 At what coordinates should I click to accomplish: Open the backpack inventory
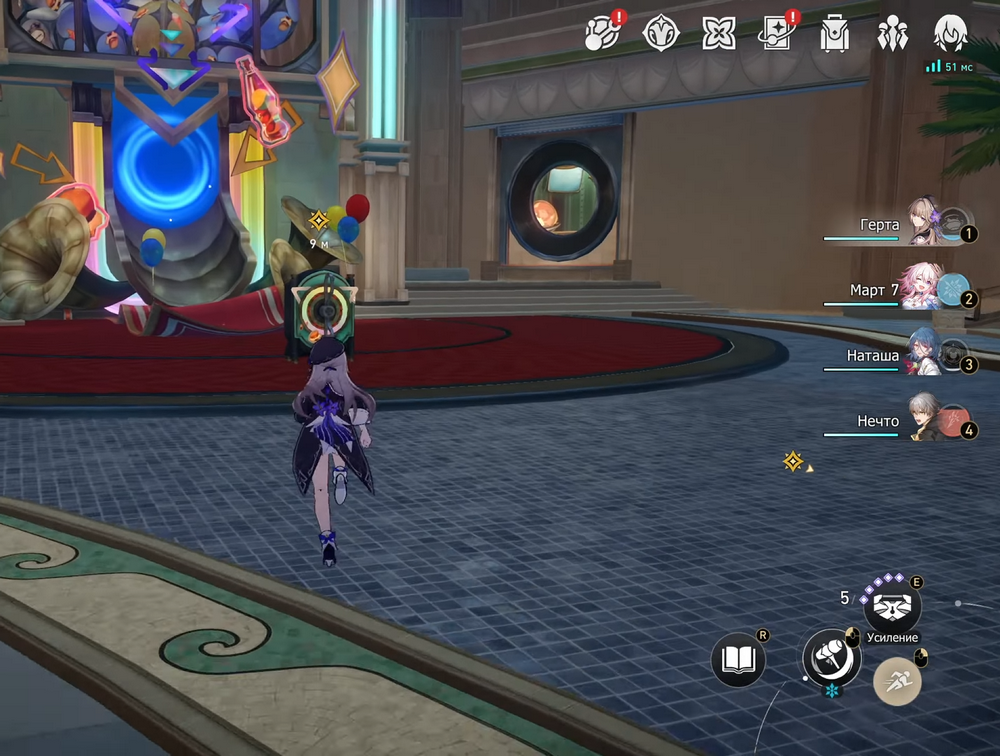834,34
